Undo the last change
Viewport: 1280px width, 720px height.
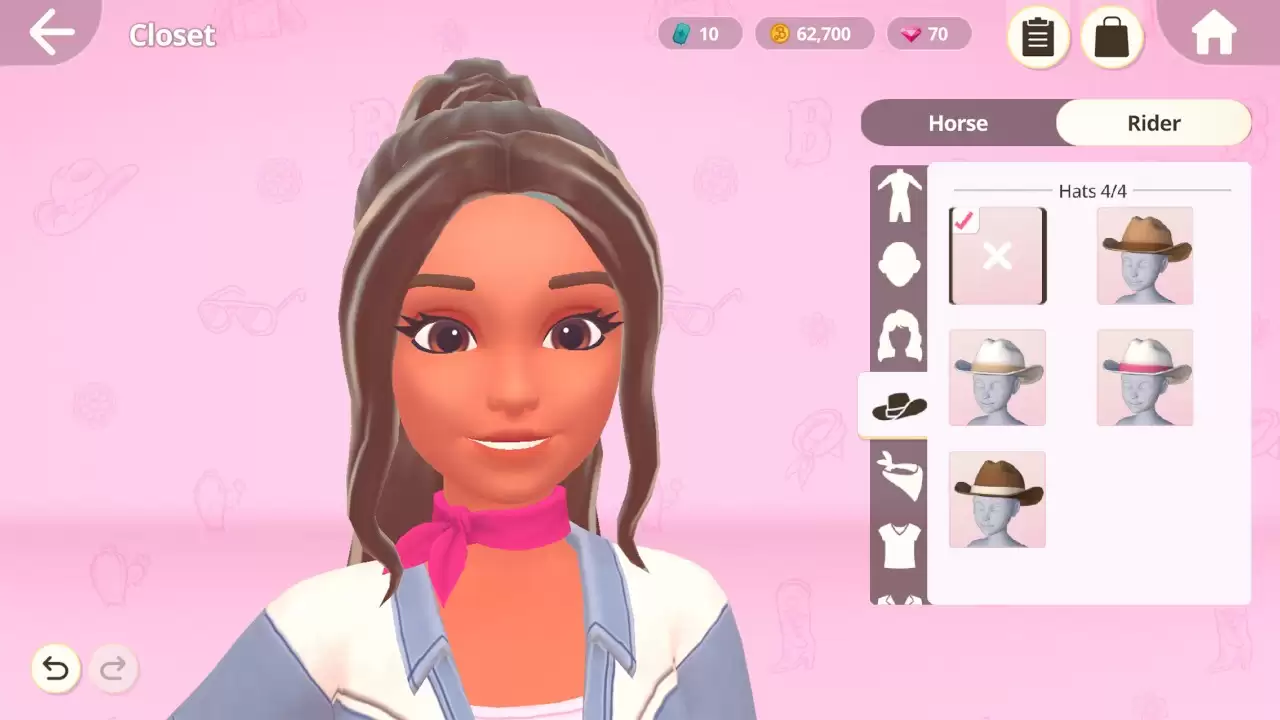(x=56, y=668)
